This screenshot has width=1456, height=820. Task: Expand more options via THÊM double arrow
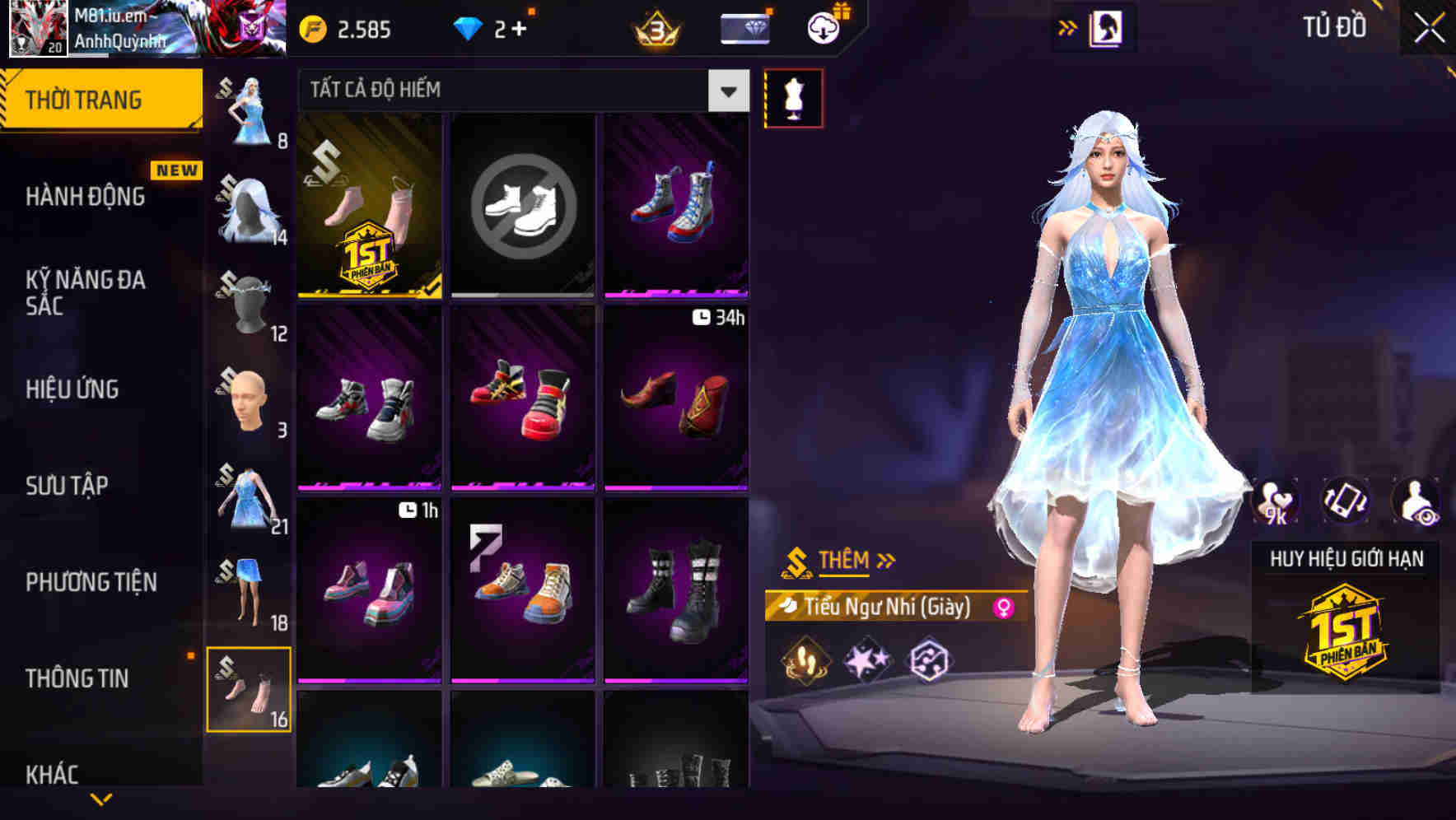click(x=888, y=560)
